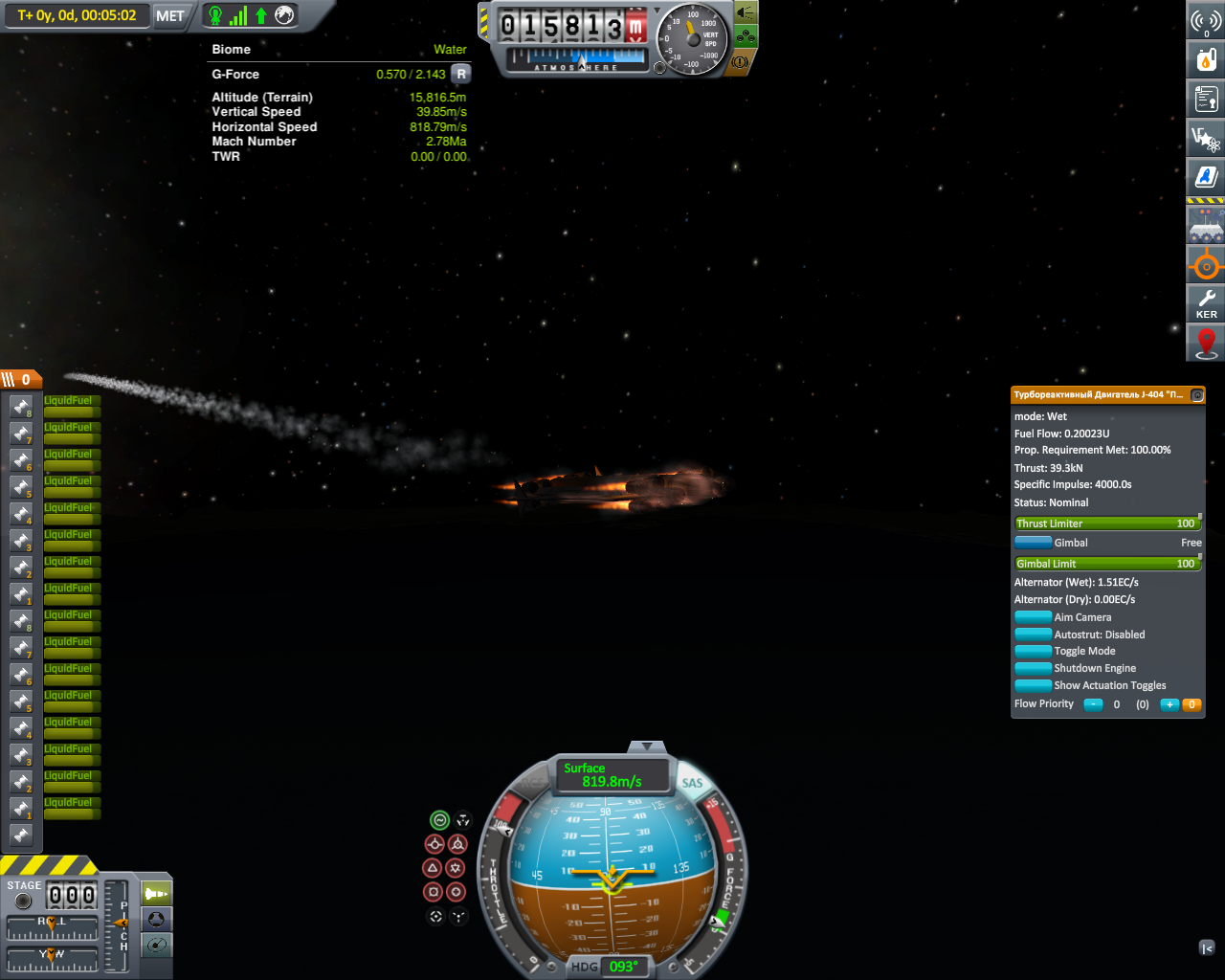This screenshot has width=1225, height=980.
Task: Collapse the navball with the top arrow
Action: click(x=647, y=746)
